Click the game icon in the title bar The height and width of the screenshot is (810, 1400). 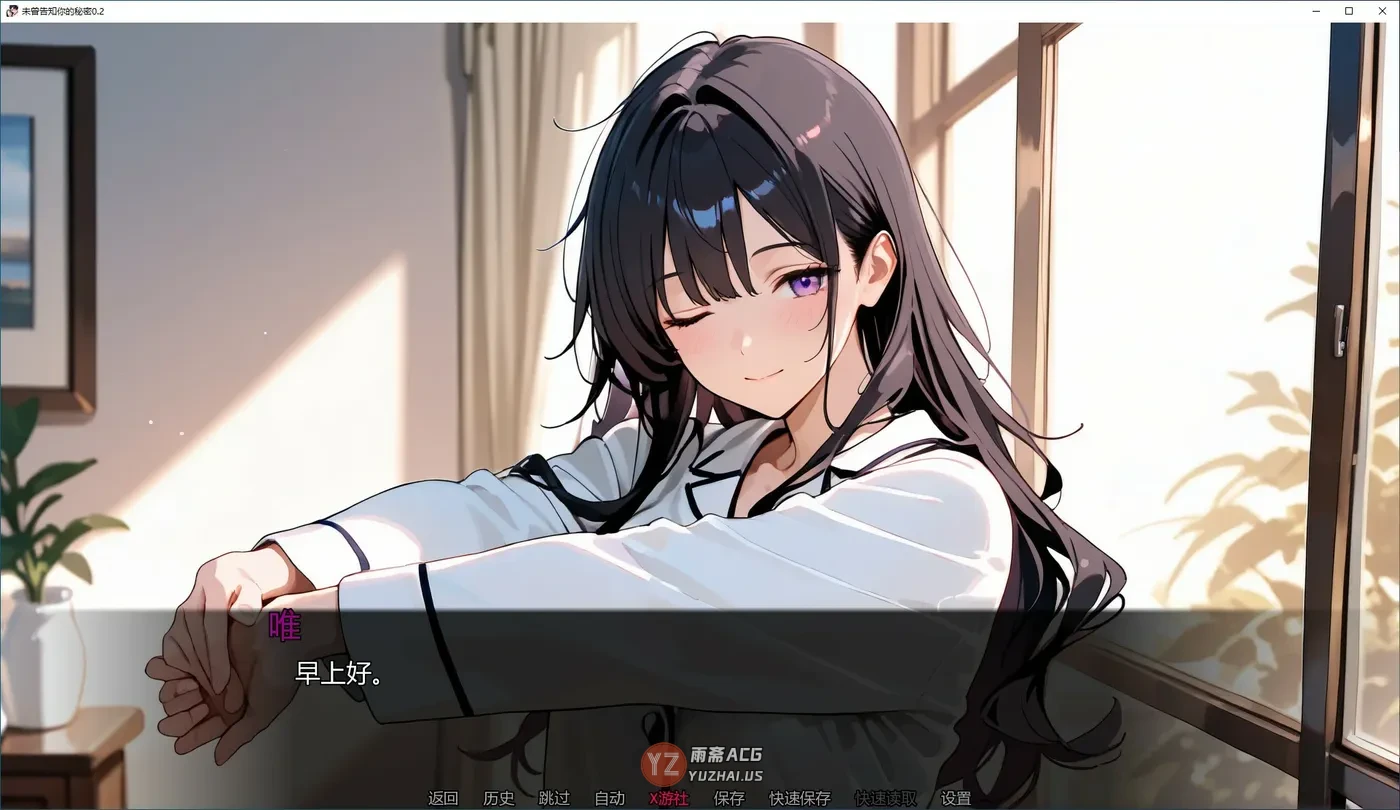tap(13, 11)
